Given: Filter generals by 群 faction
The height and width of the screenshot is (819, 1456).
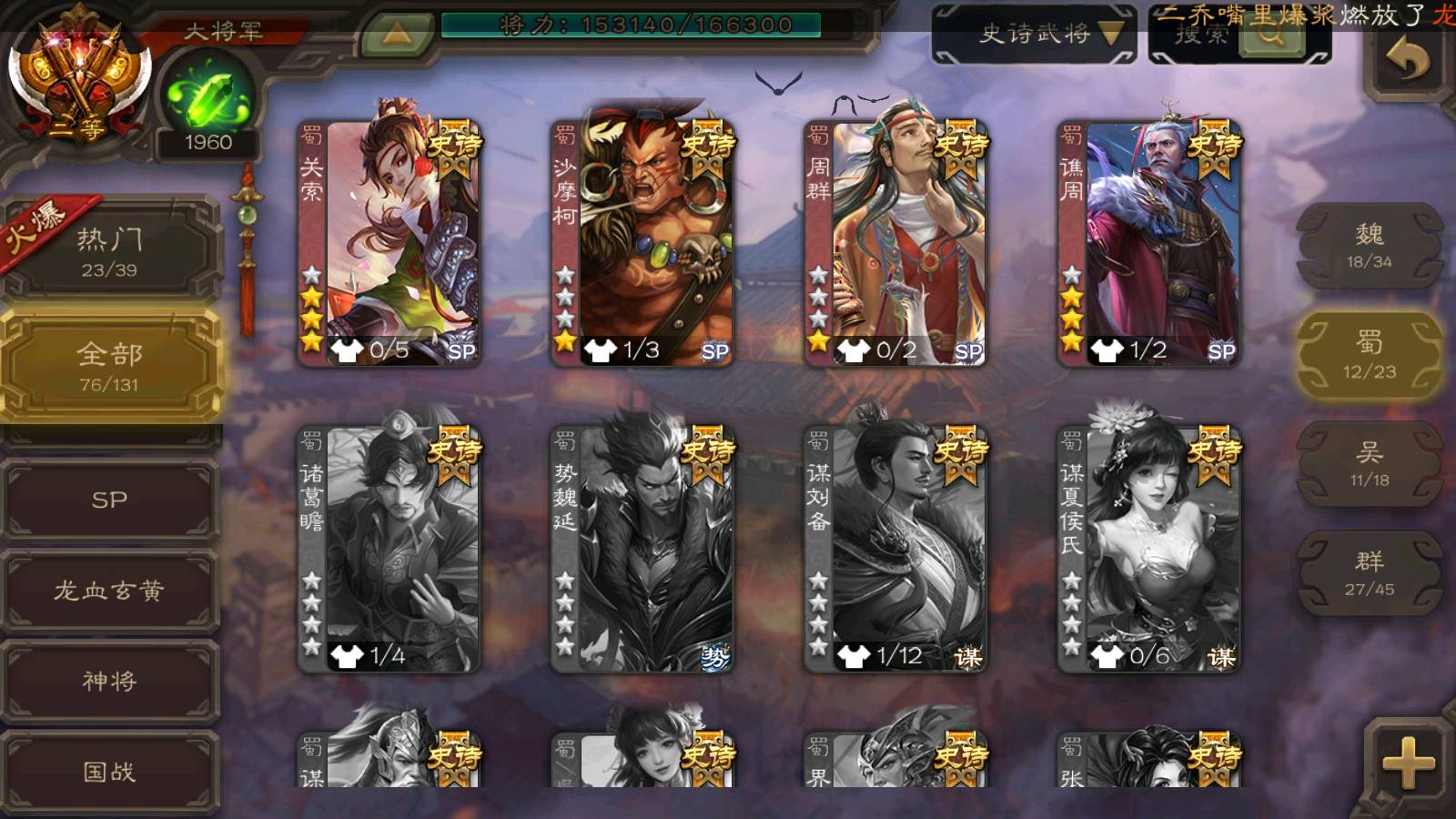Looking at the screenshot, I should [x=1369, y=573].
